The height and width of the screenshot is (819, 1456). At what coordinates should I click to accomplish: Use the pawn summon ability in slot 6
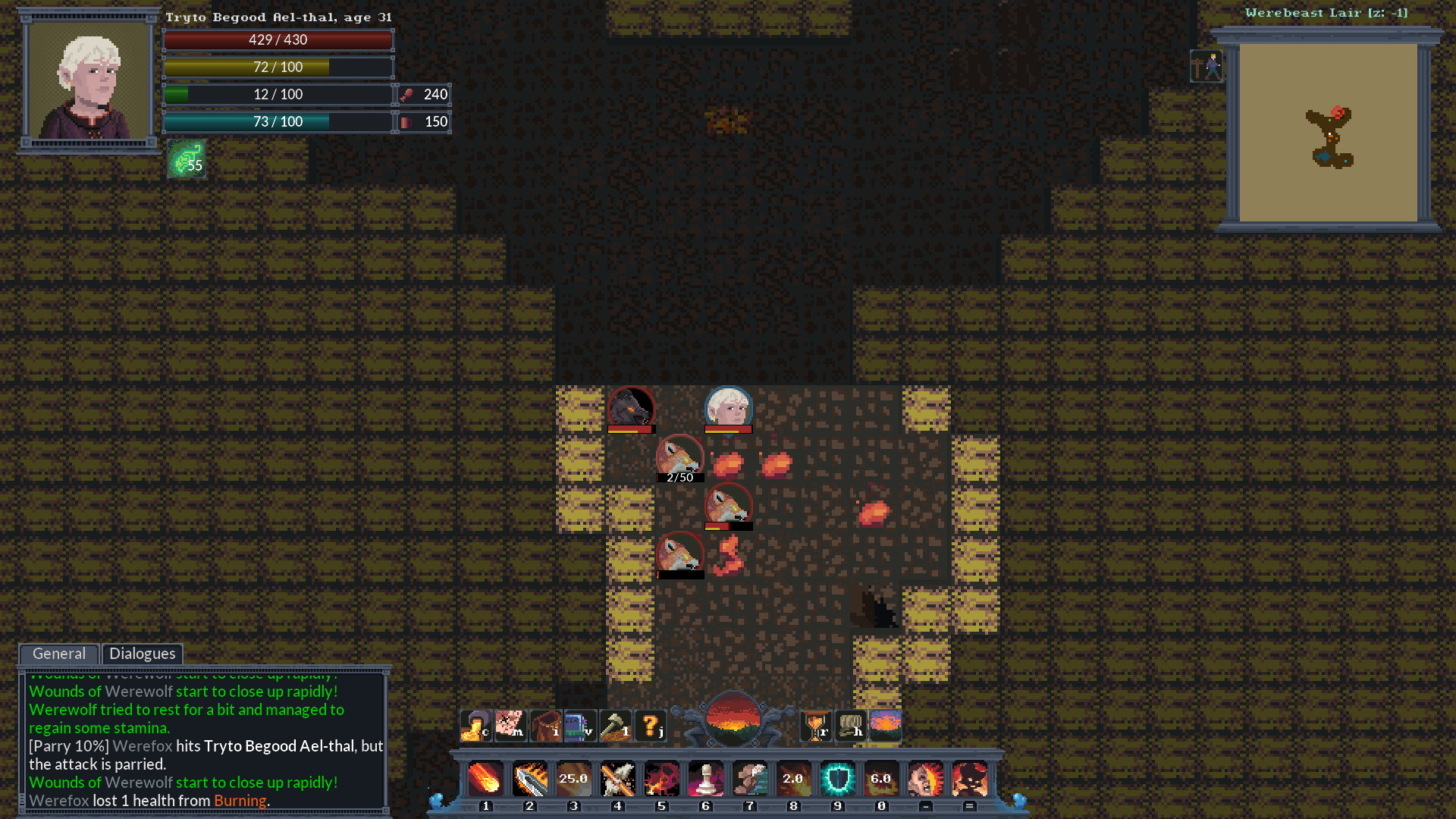705,779
